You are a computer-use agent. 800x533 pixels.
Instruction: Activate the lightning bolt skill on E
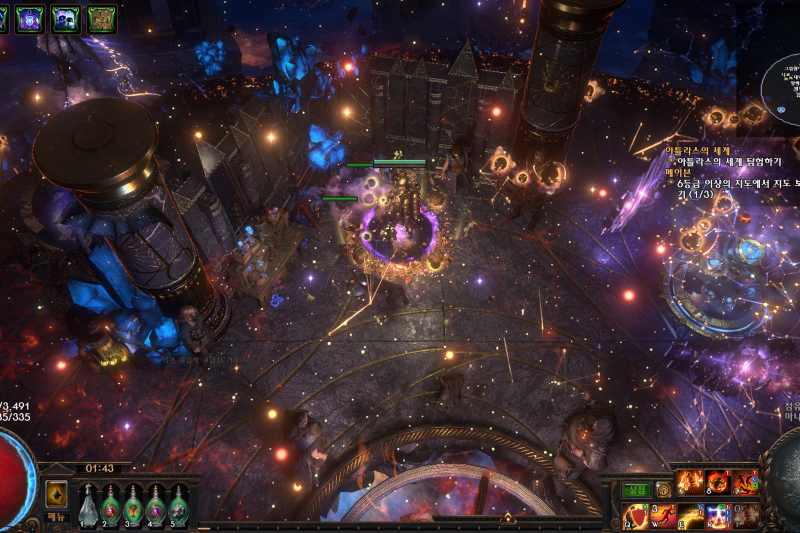point(692,516)
